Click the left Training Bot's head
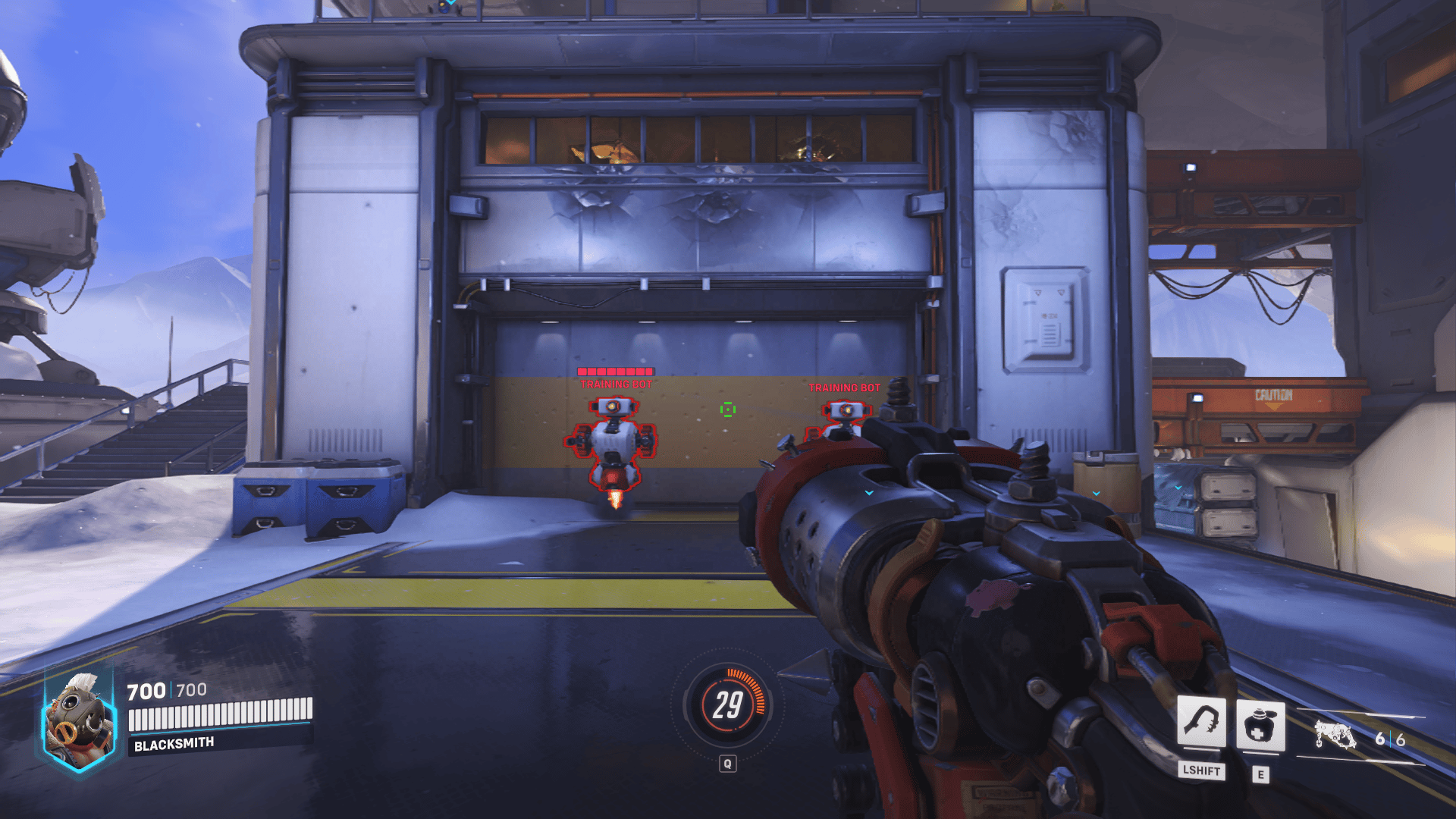The width and height of the screenshot is (1456, 819). pos(614,407)
